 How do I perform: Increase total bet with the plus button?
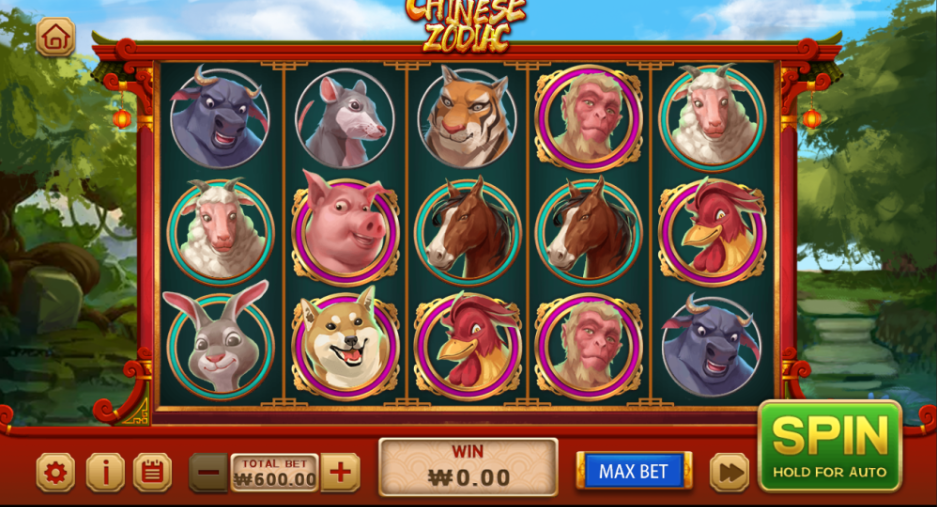tap(340, 472)
